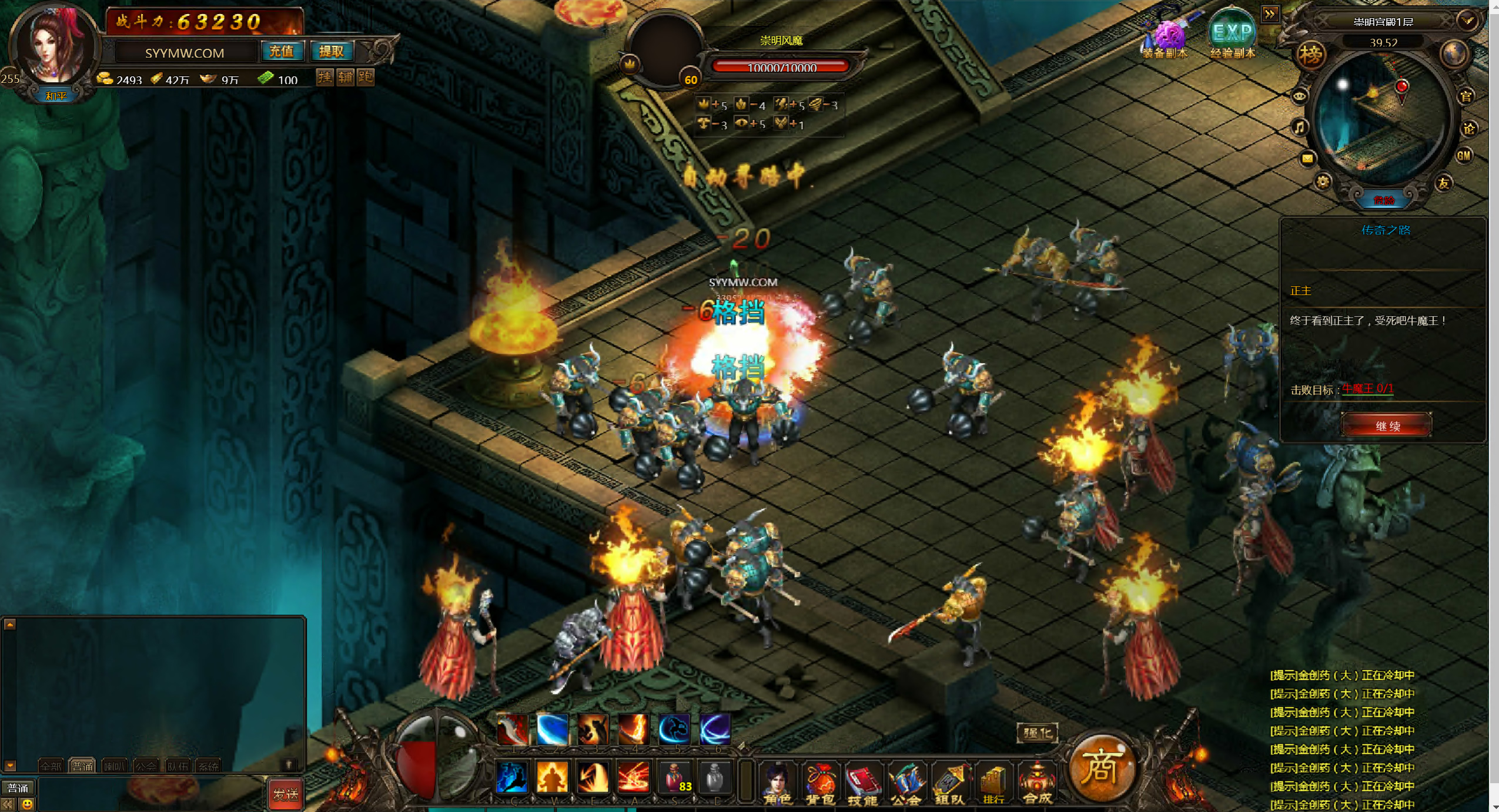Screen dimensions: 1499x812
Task: Contact the GM via GM button
Action: click(x=1463, y=156)
